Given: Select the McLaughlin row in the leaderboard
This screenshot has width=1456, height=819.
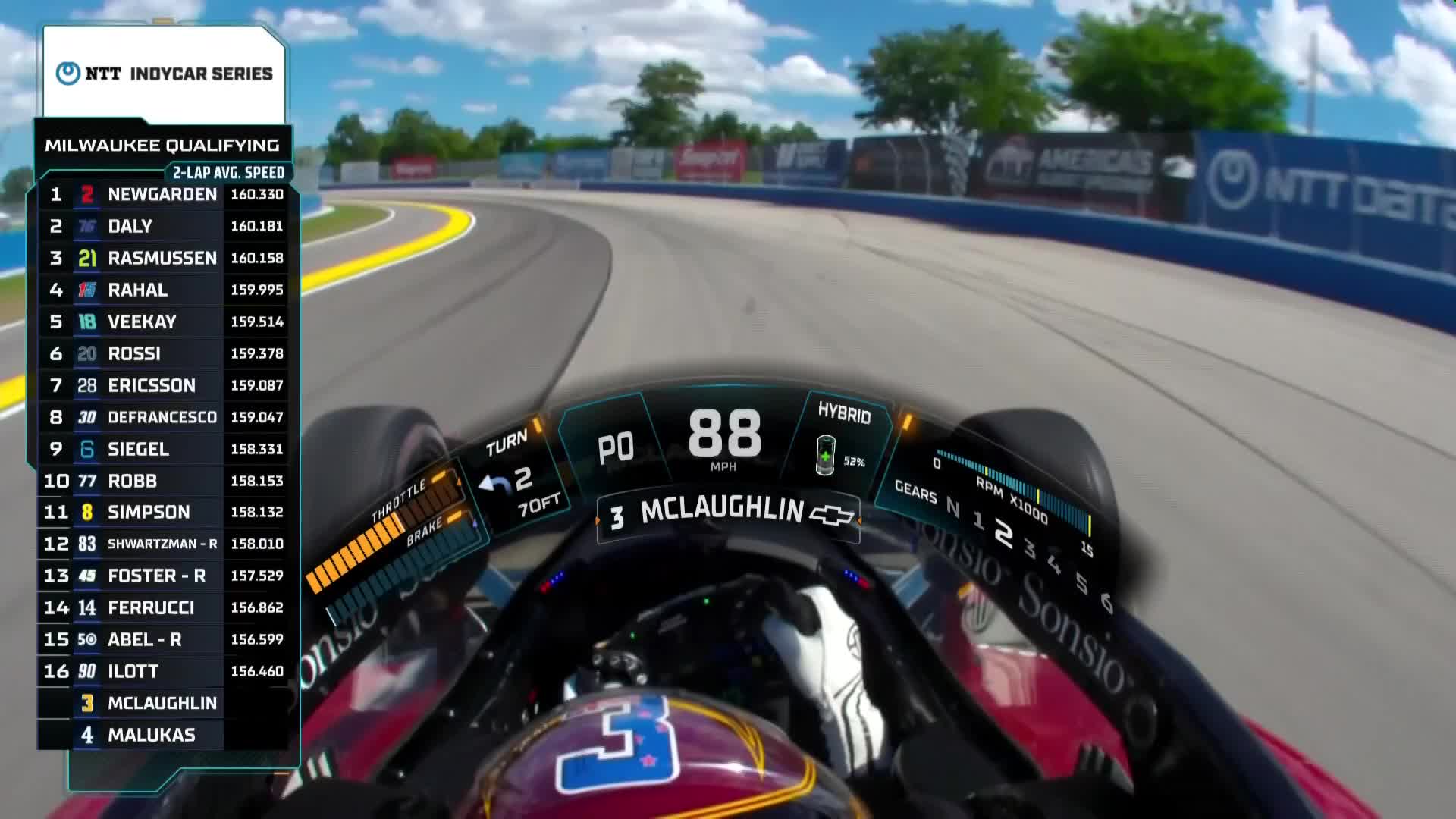Looking at the screenshot, I should tap(162, 704).
